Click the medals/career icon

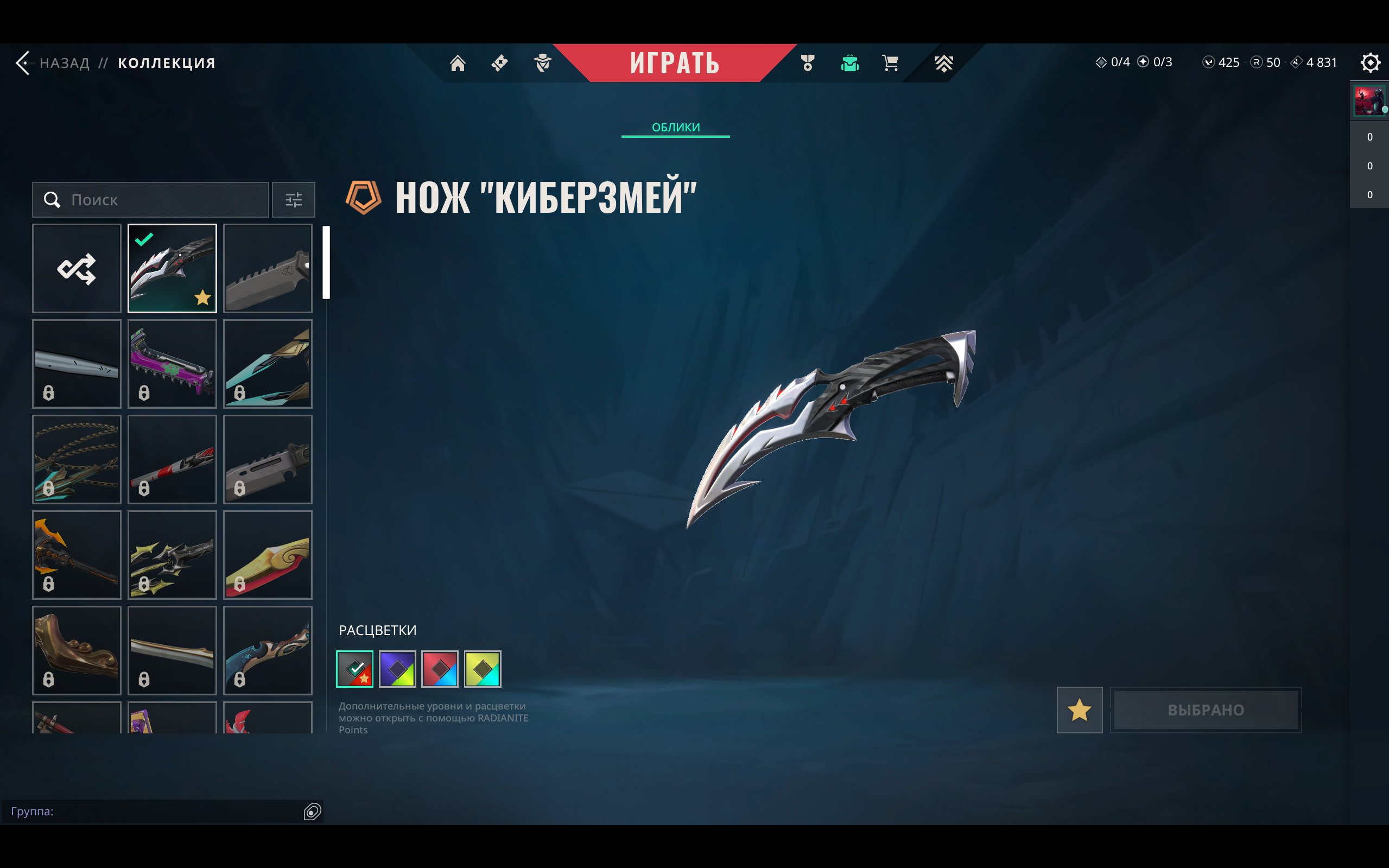coord(807,63)
